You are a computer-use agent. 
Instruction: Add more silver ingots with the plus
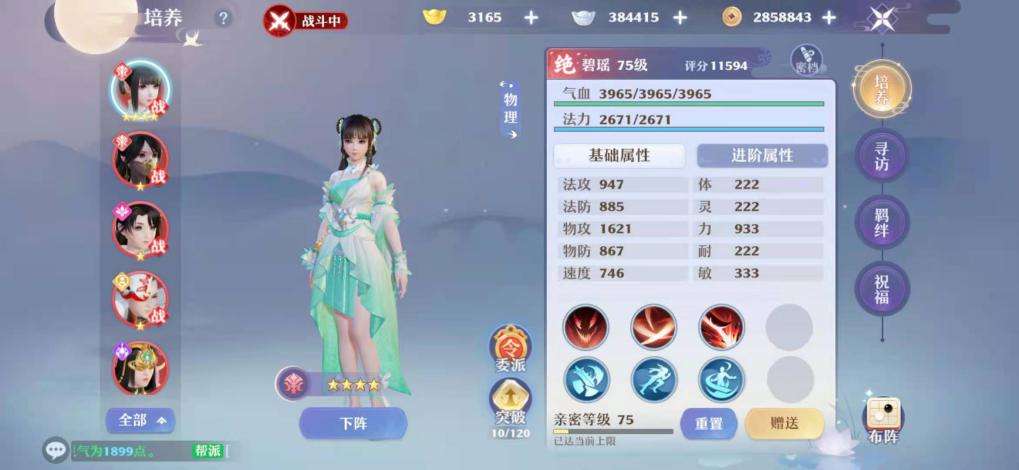680,17
